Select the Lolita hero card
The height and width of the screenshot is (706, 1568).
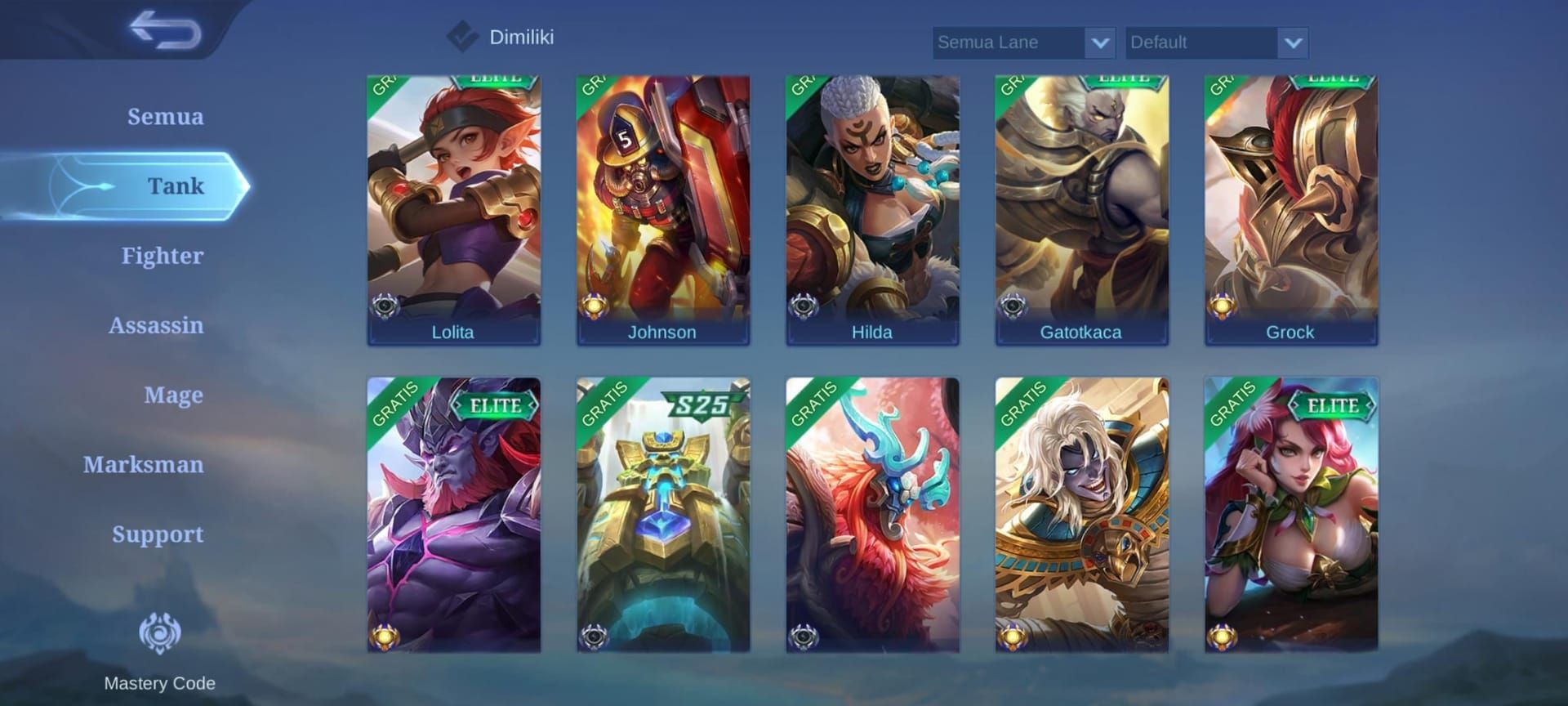click(x=453, y=210)
